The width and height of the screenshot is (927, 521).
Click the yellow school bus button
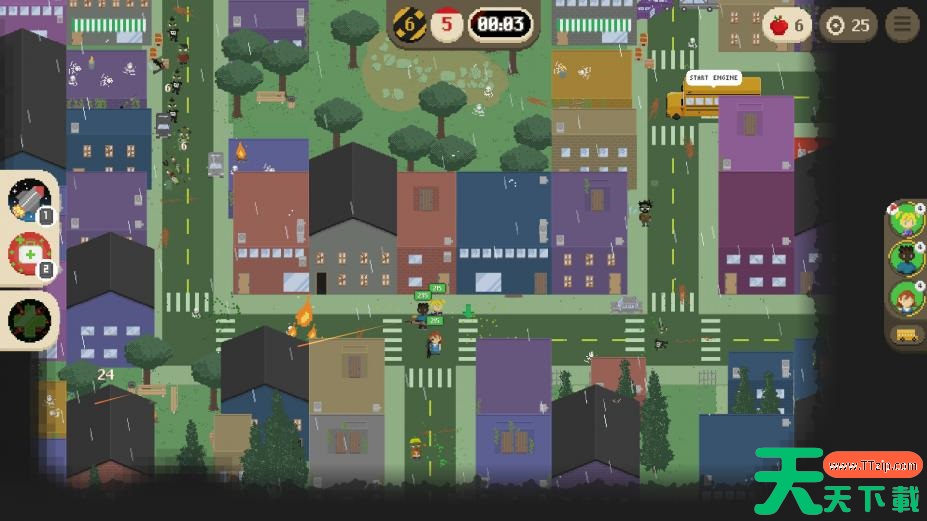pos(906,335)
